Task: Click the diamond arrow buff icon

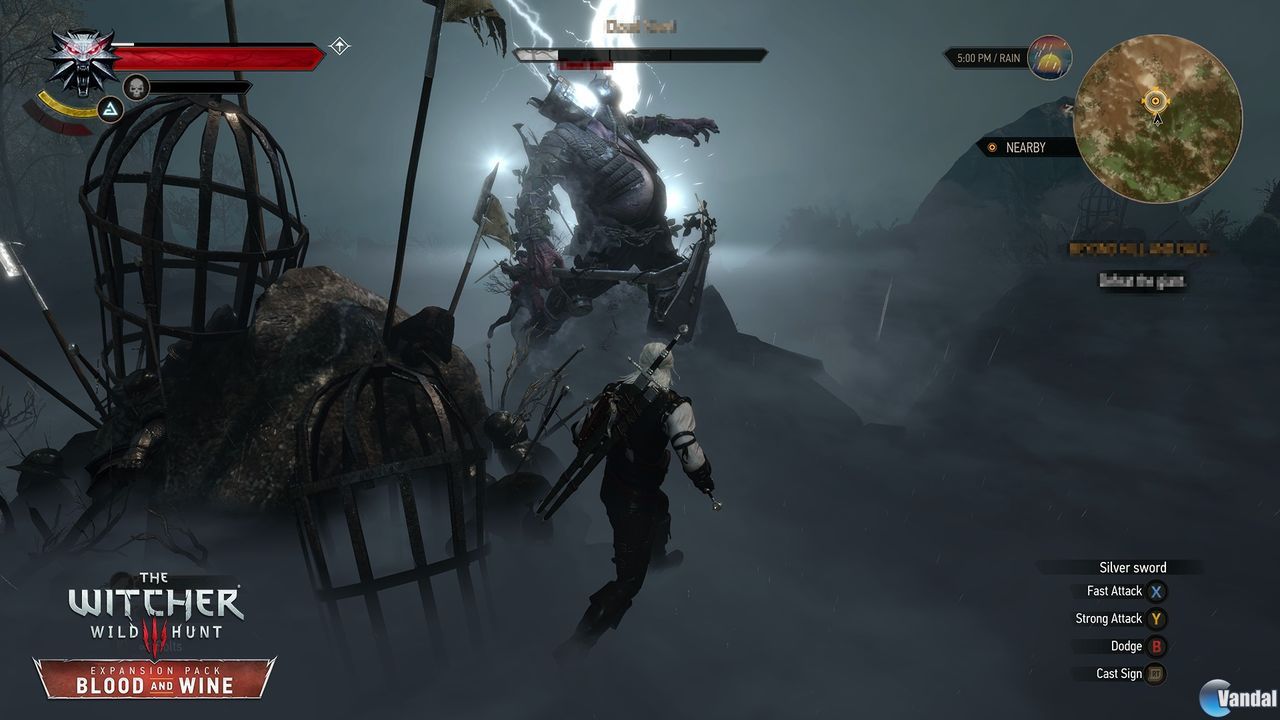Action: [340, 46]
